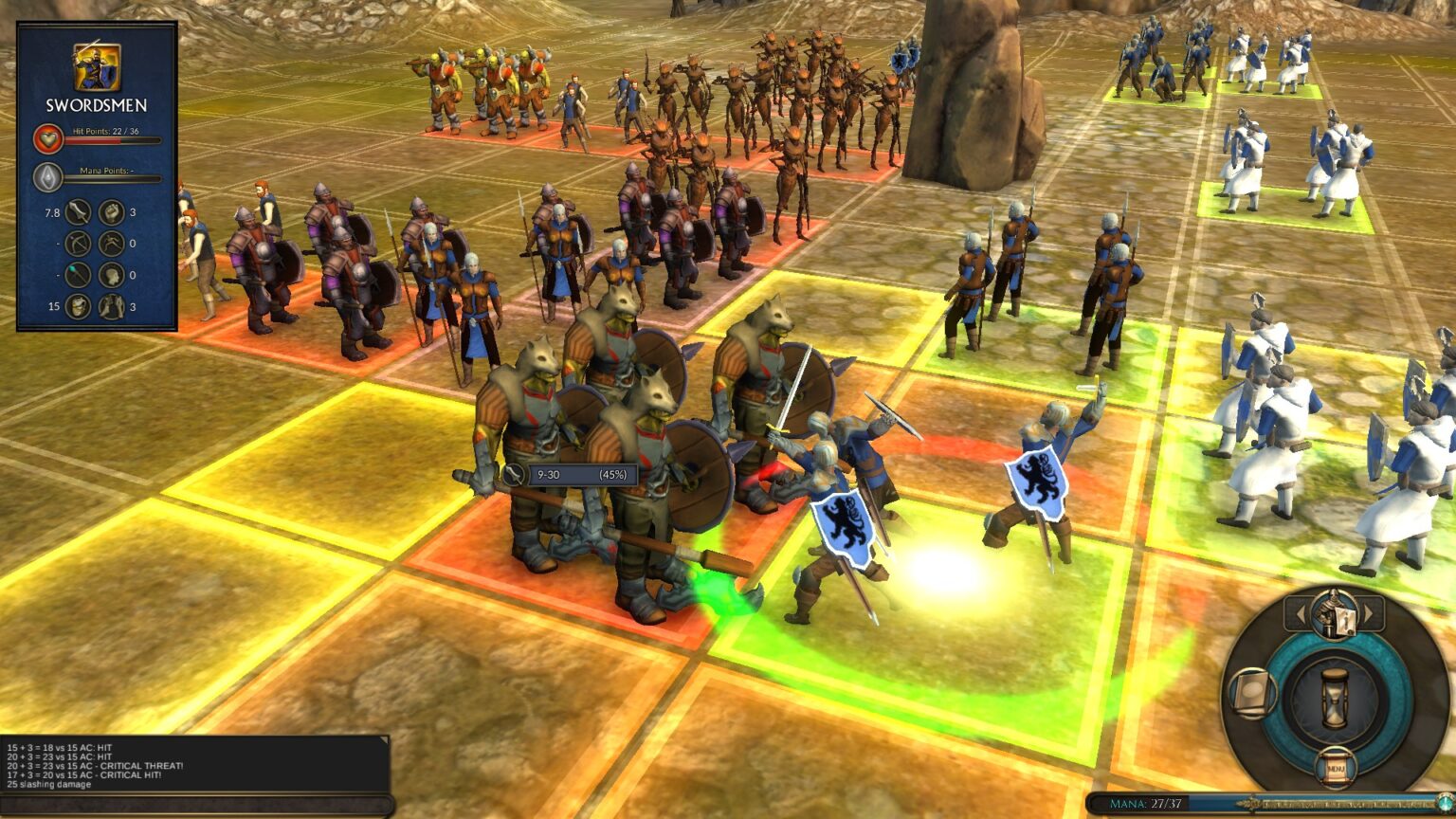Open the spellbook icon
This screenshot has height=819, width=1456.
1251,692
